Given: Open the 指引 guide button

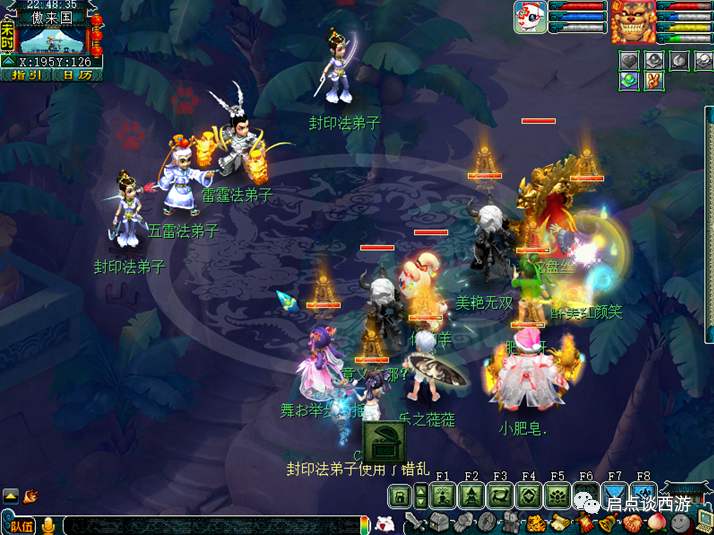Looking at the screenshot, I should 25,75.
